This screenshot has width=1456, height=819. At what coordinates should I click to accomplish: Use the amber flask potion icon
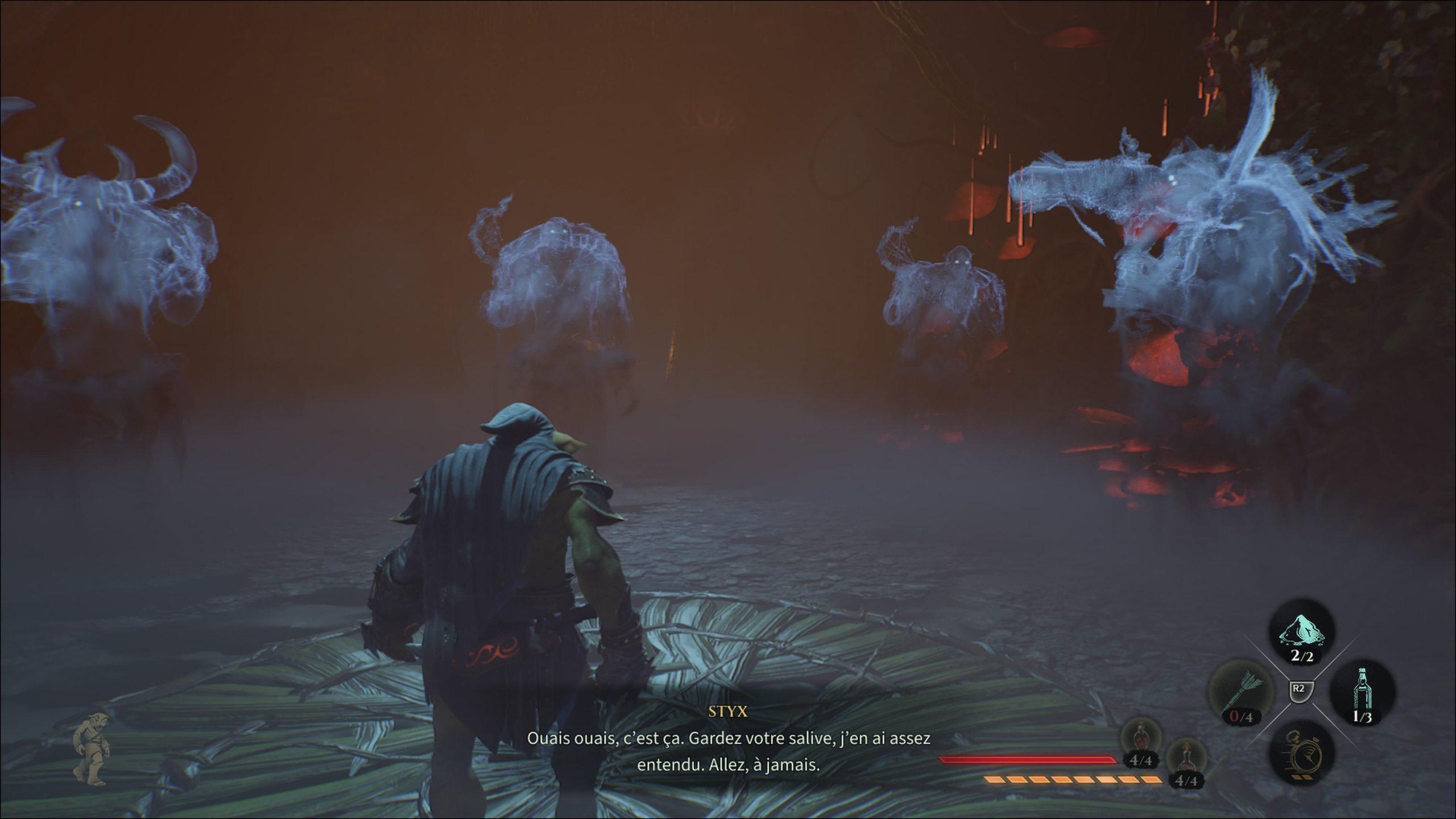click(1185, 758)
